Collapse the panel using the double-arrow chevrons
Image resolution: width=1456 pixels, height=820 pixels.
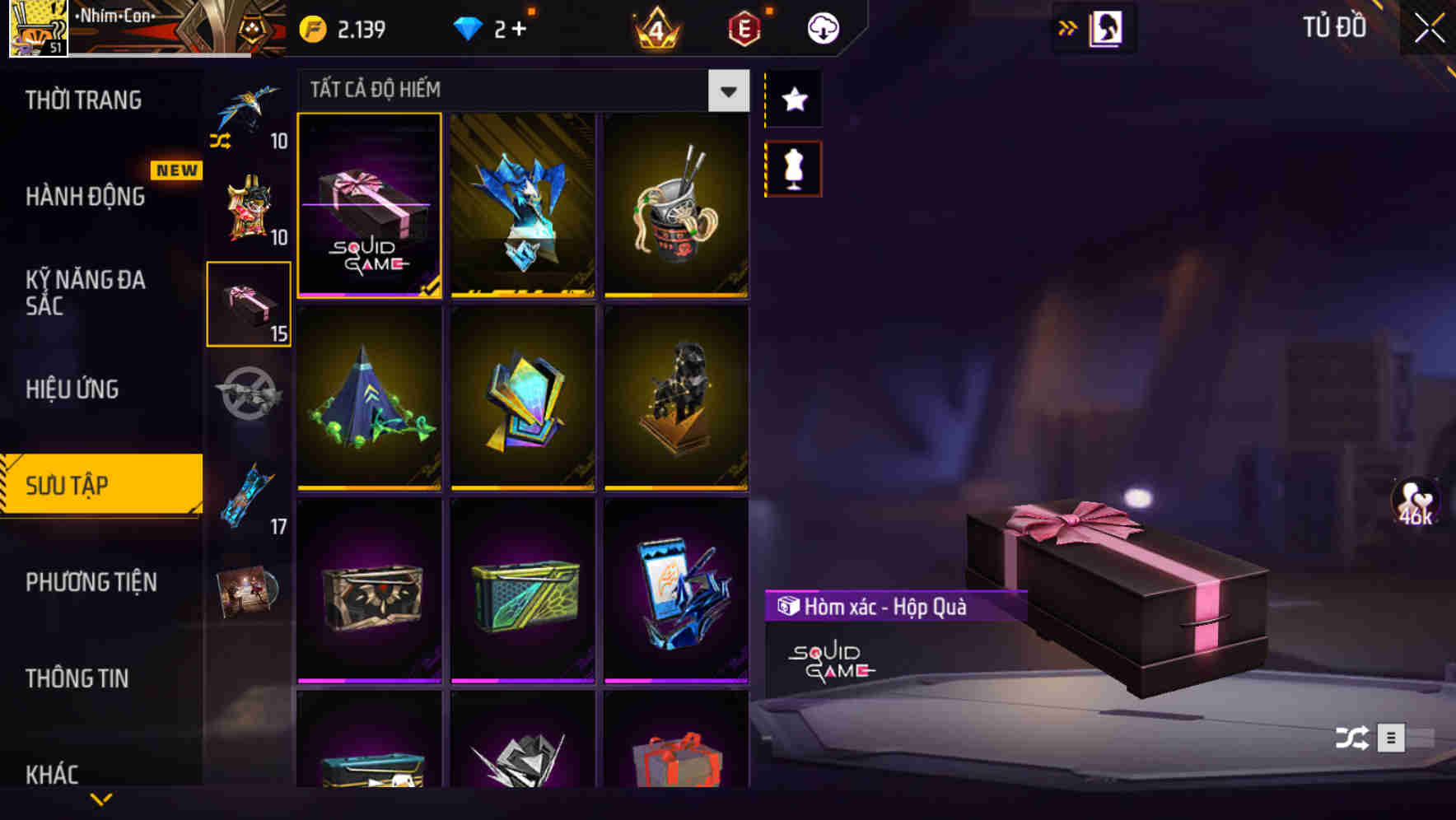(x=1068, y=26)
